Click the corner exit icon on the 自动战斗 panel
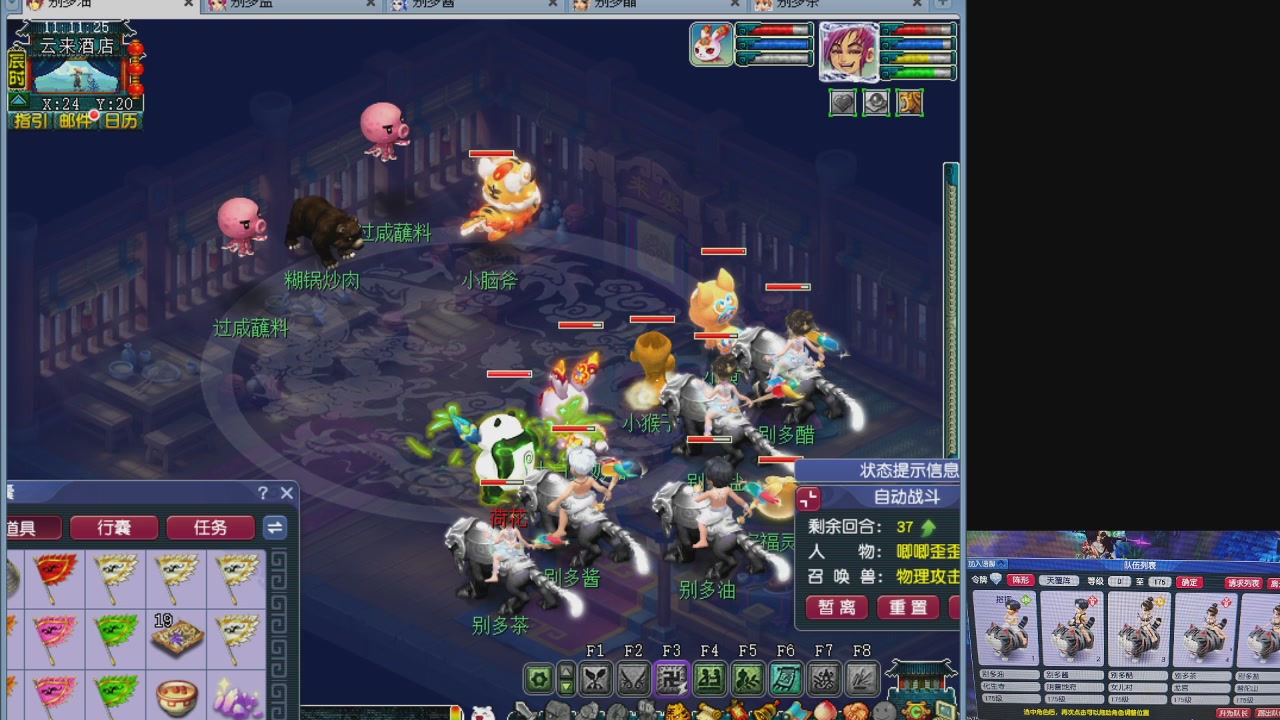The image size is (1280, 720). [808, 497]
